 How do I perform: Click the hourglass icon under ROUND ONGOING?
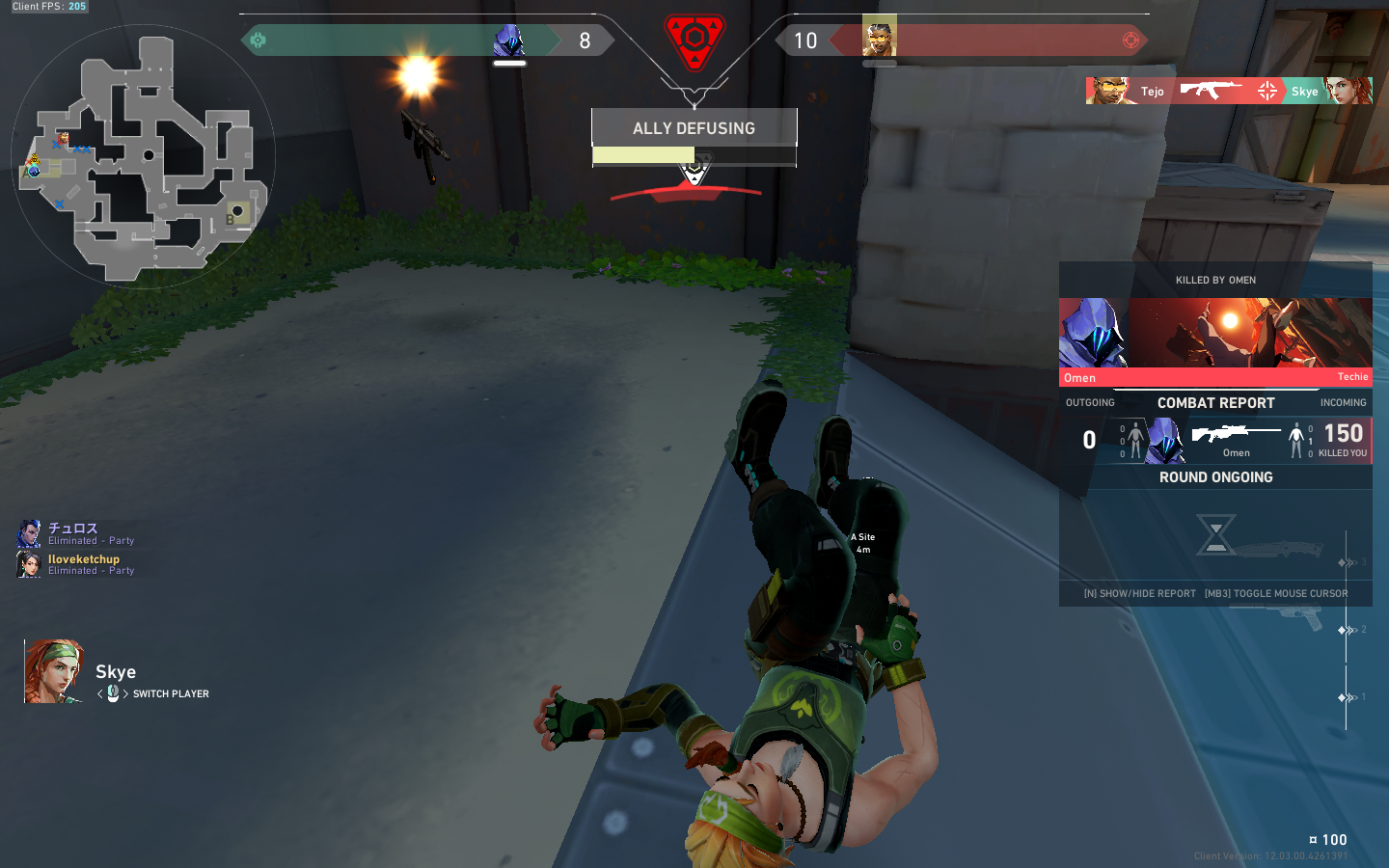click(x=1215, y=532)
